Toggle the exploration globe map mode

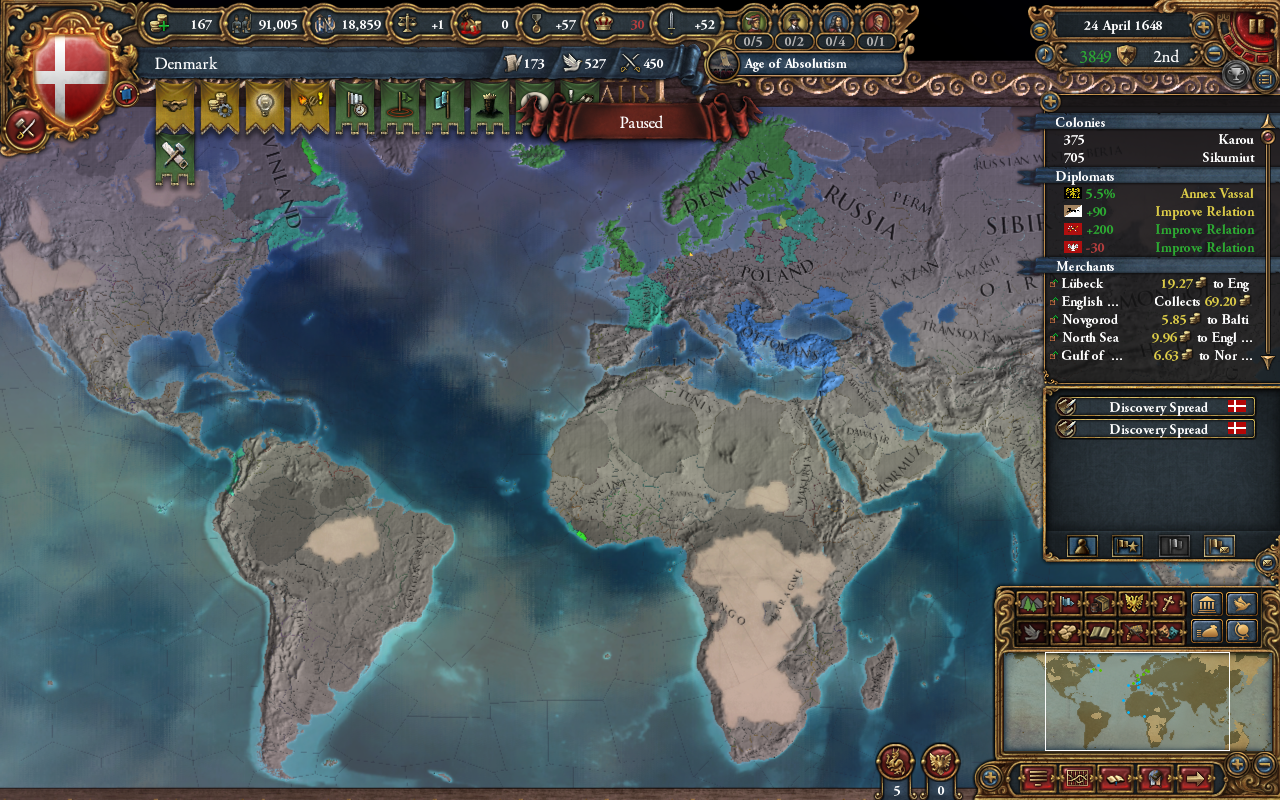(x=1241, y=632)
